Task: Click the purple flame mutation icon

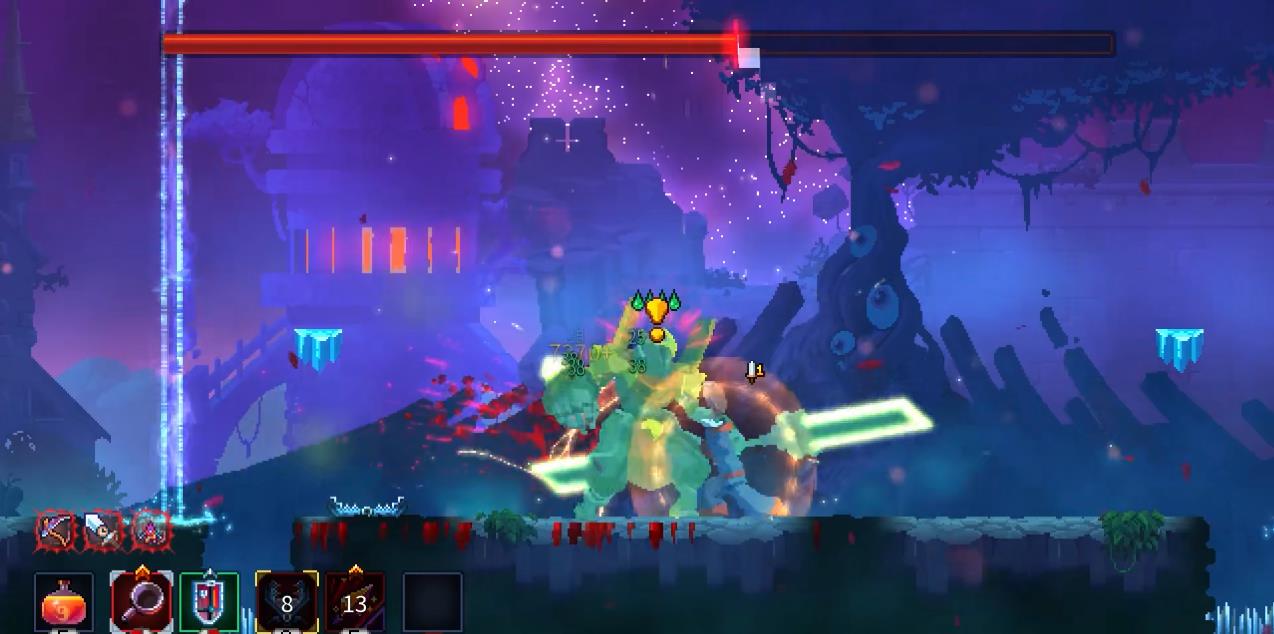Action: tap(149, 531)
